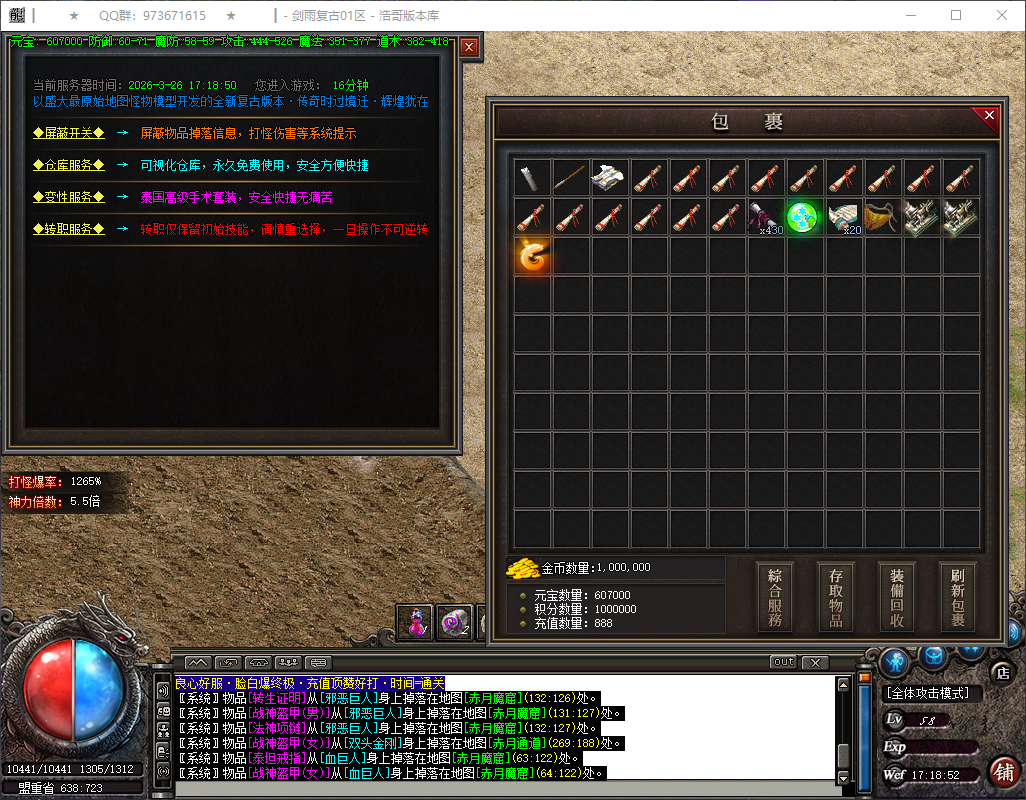Select the glowing green orb item
Image resolution: width=1026 pixels, height=800 pixels.
804,217
